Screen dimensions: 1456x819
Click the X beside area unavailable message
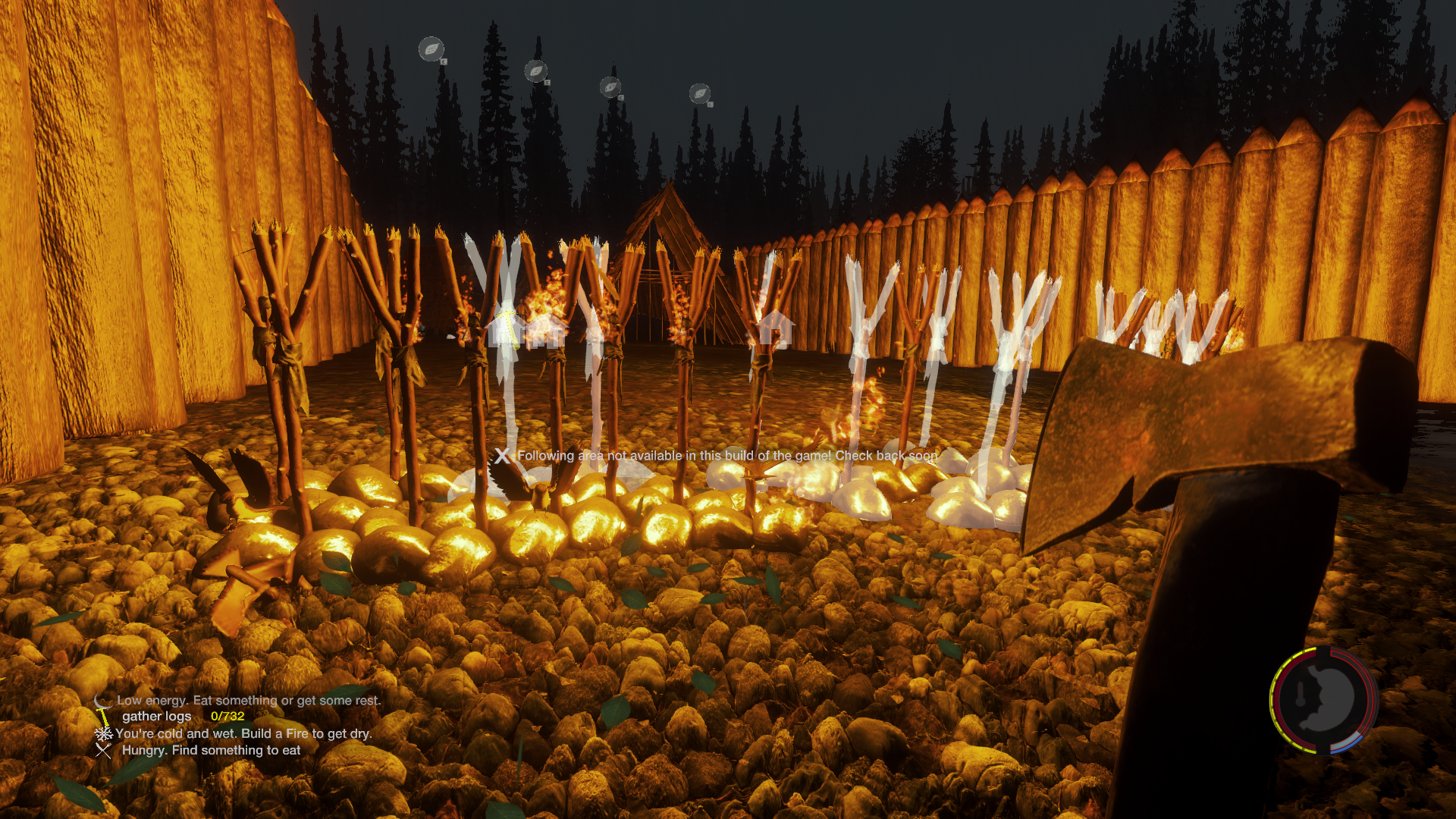(x=502, y=456)
